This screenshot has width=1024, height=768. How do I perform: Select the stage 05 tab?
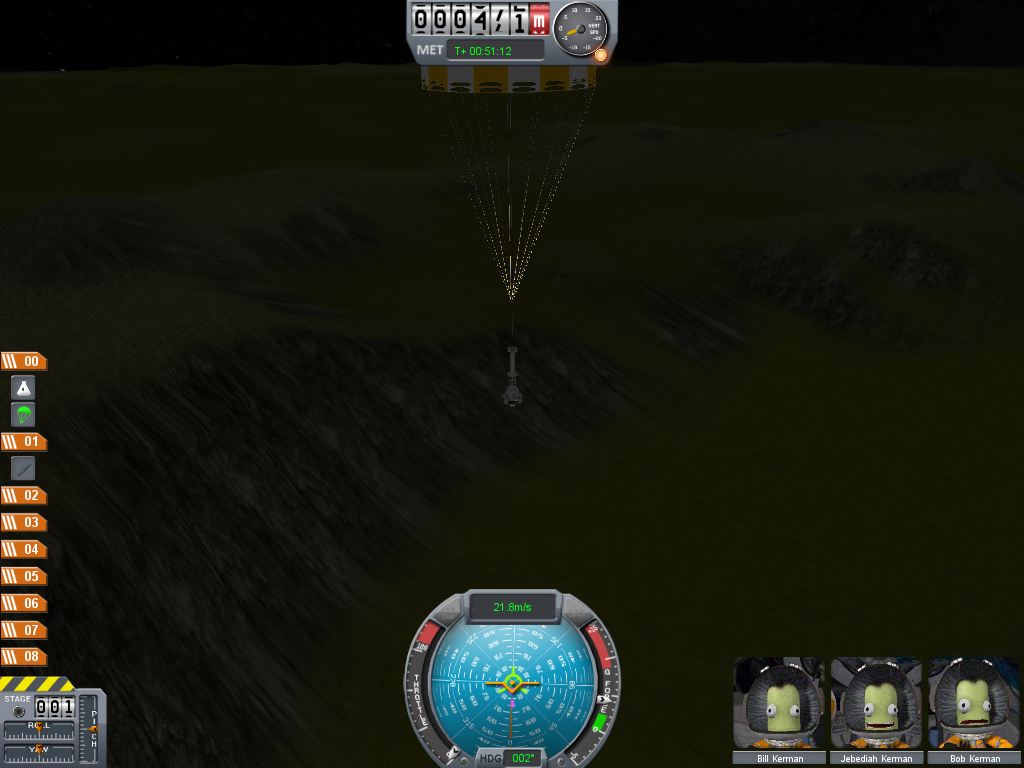coord(24,576)
